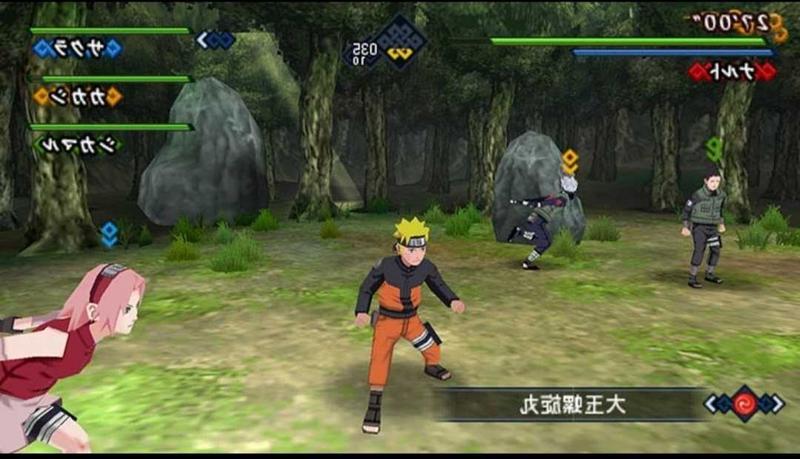Select Sakura's blue diamond name tag
800x459 pixels.
click(x=77, y=49)
